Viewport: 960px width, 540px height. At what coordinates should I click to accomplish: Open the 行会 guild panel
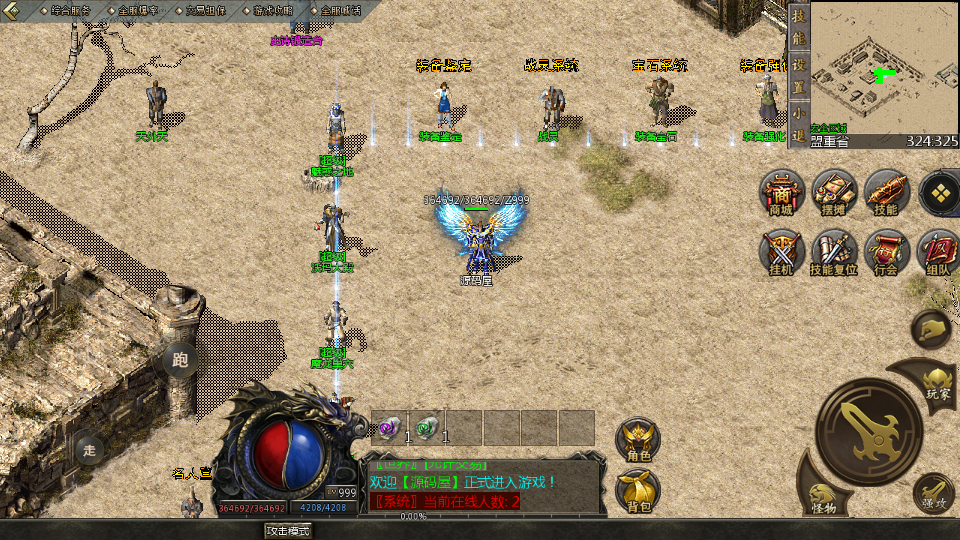[885, 253]
